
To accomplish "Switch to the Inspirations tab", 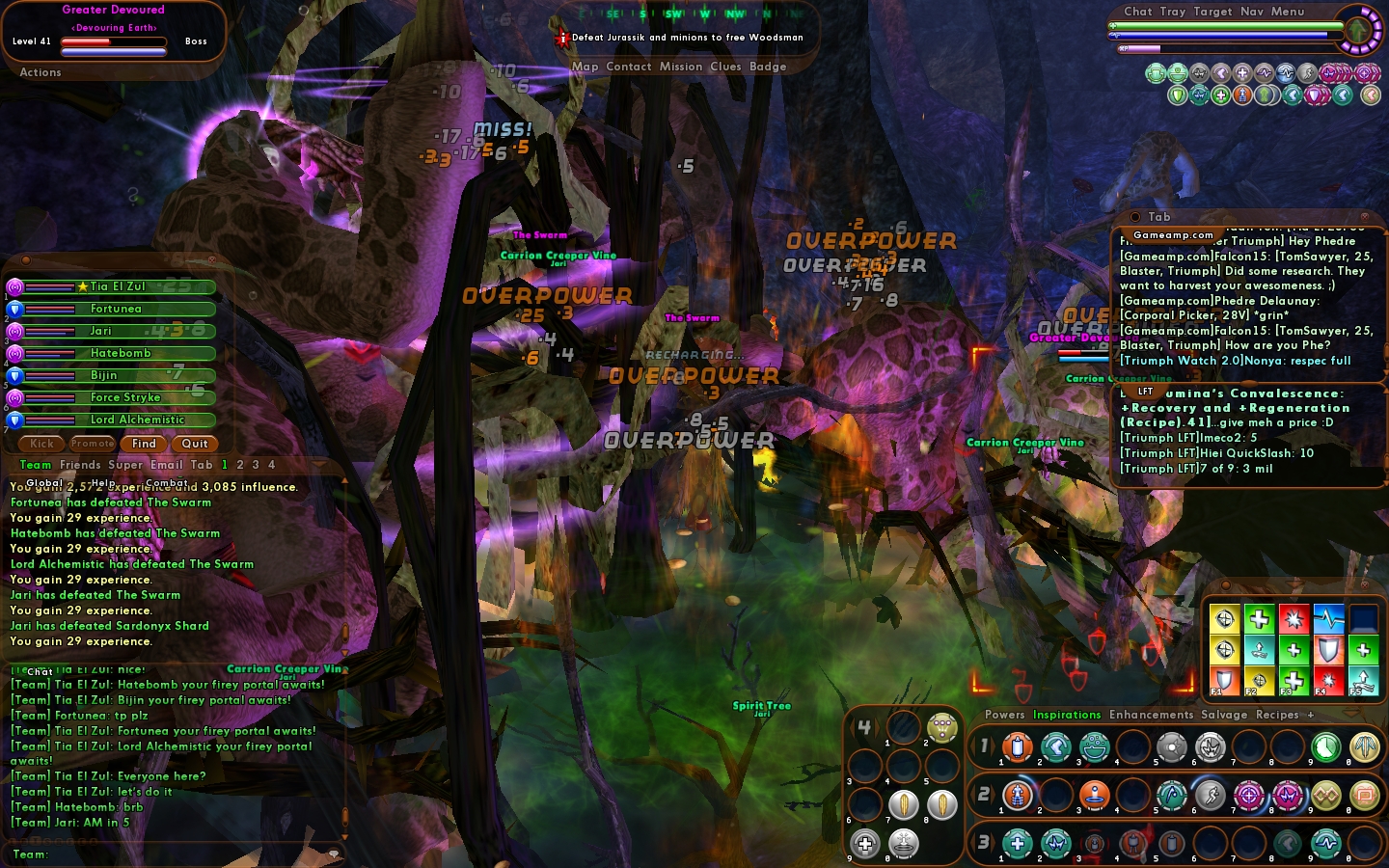I will [x=1067, y=715].
